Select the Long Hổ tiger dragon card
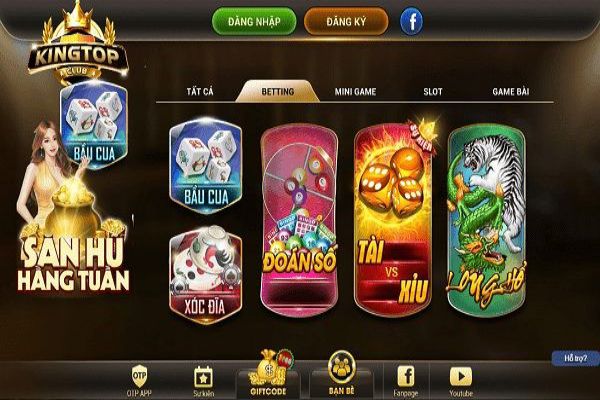 pos(488,217)
